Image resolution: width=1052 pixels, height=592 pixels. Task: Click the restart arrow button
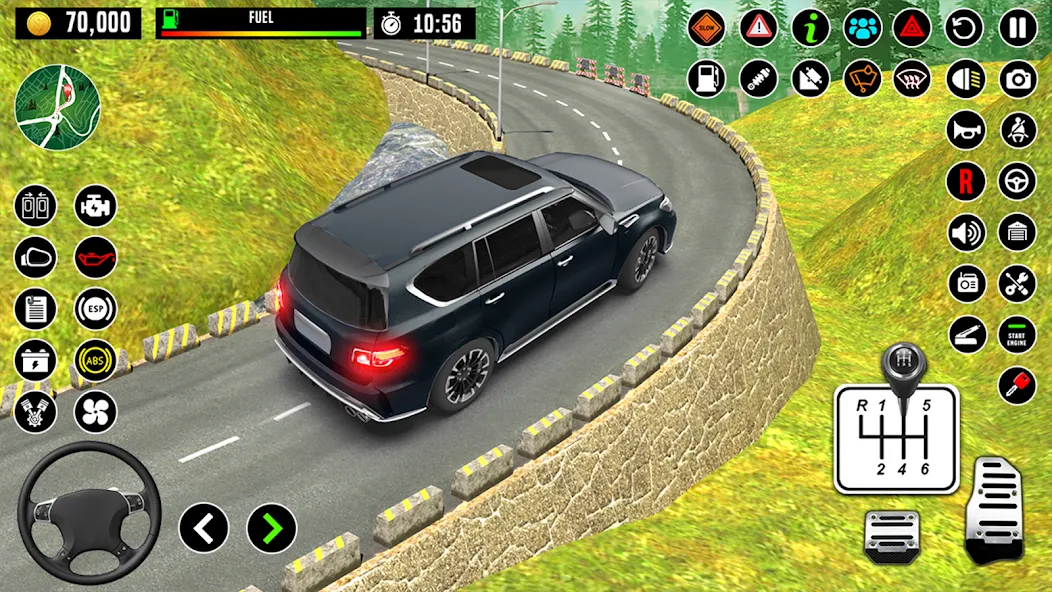point(965,28)
